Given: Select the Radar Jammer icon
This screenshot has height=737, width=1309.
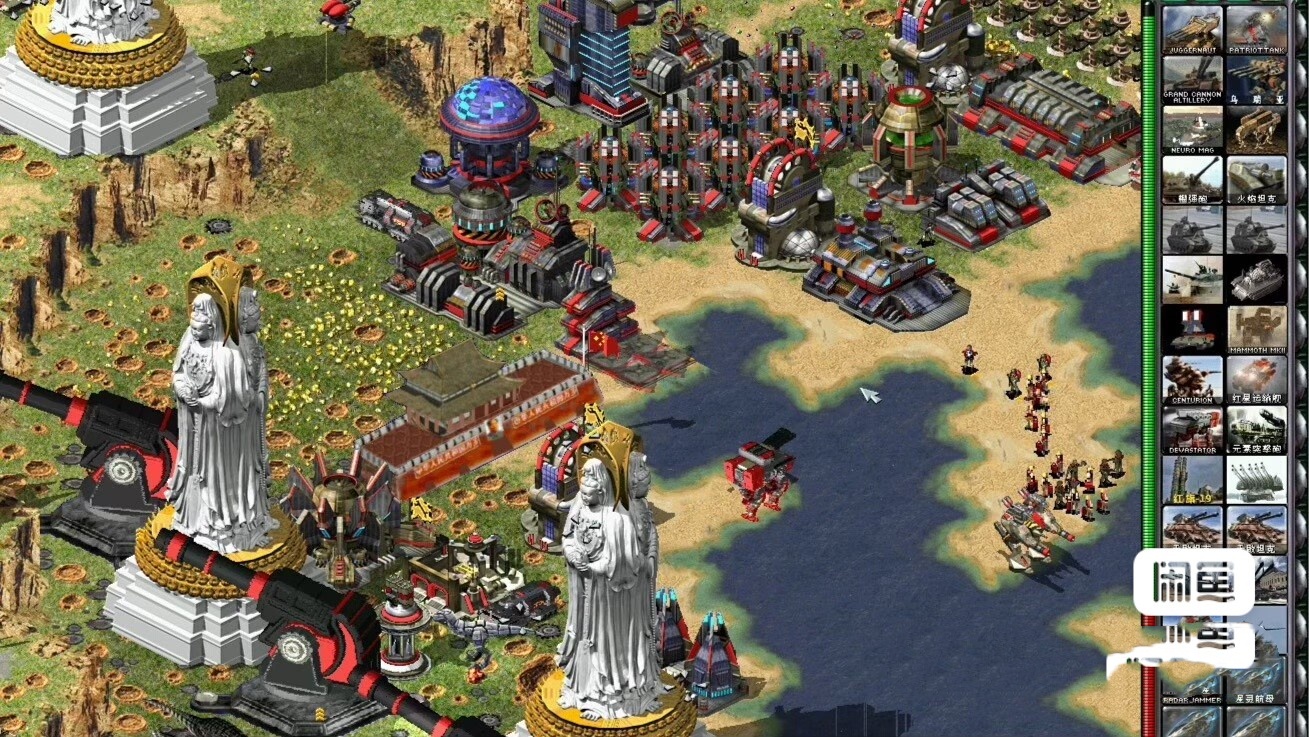Looking at the screenshot, I should pyautogui.click(x=1192, y=680).
